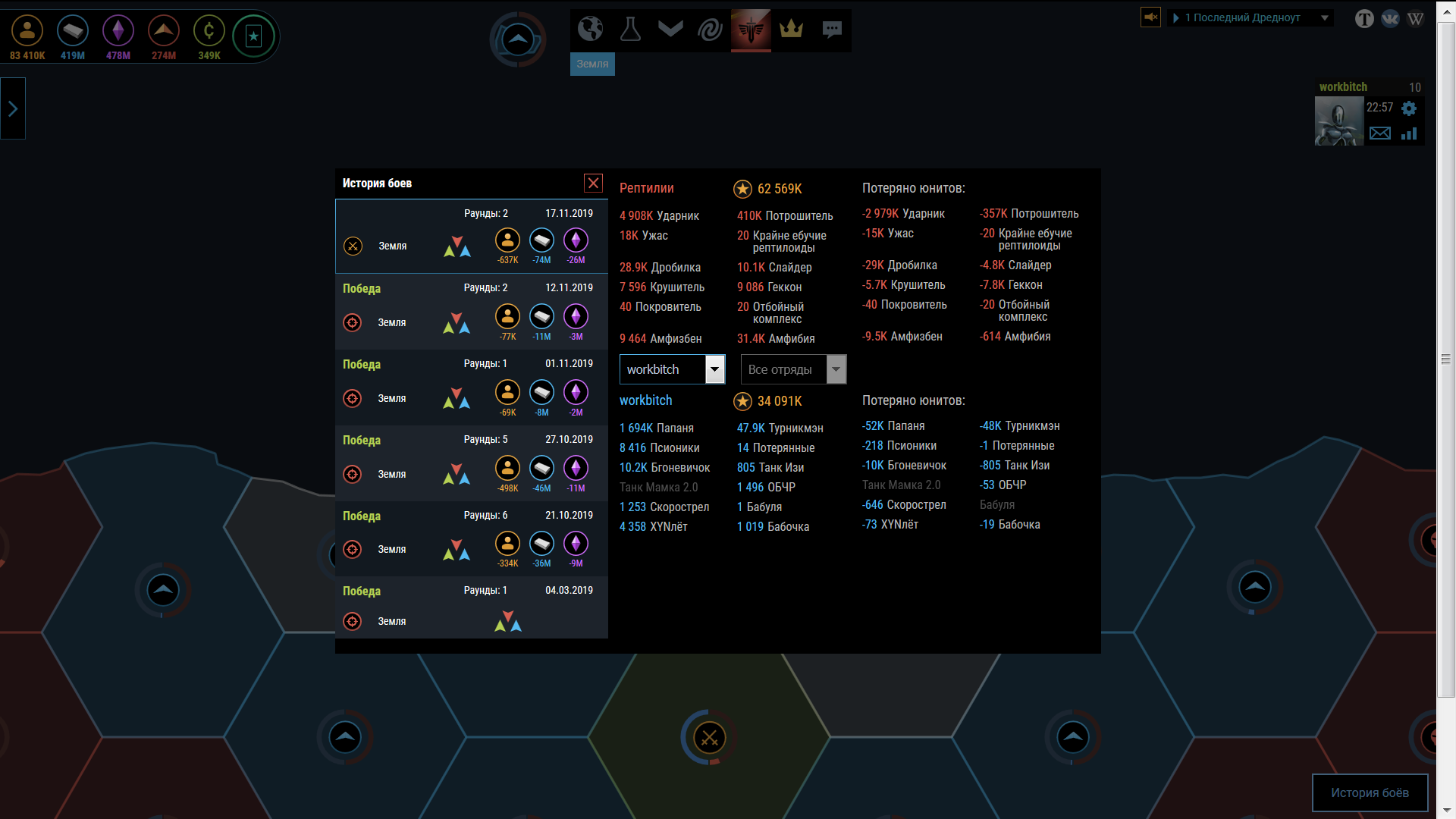Click the VK social network icon
Viewport: 1456px width, 819px height.
tap(1390, 19)
